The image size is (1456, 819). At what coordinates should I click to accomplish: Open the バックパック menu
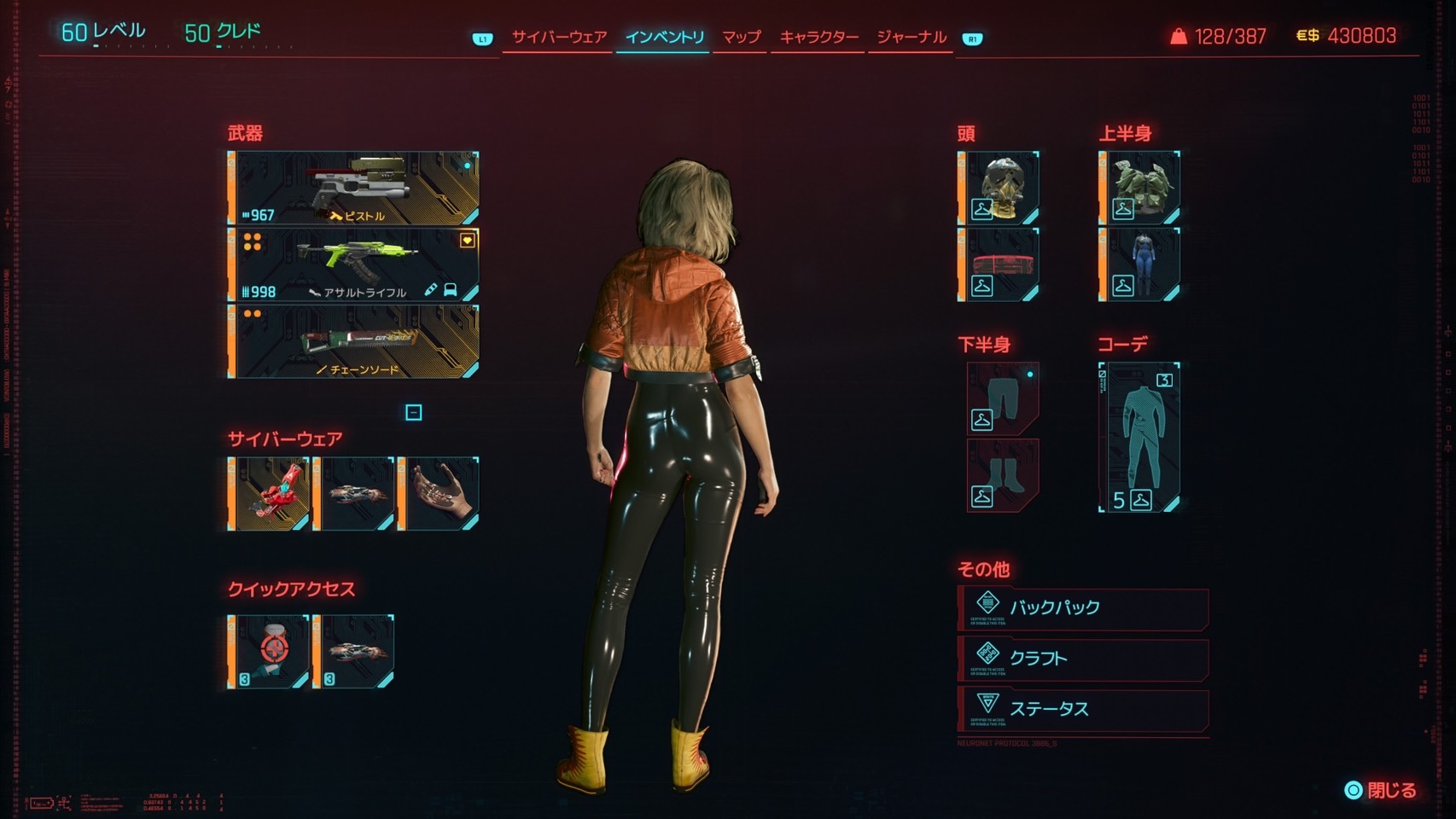pyautogui.click(x=1082, y=608)
